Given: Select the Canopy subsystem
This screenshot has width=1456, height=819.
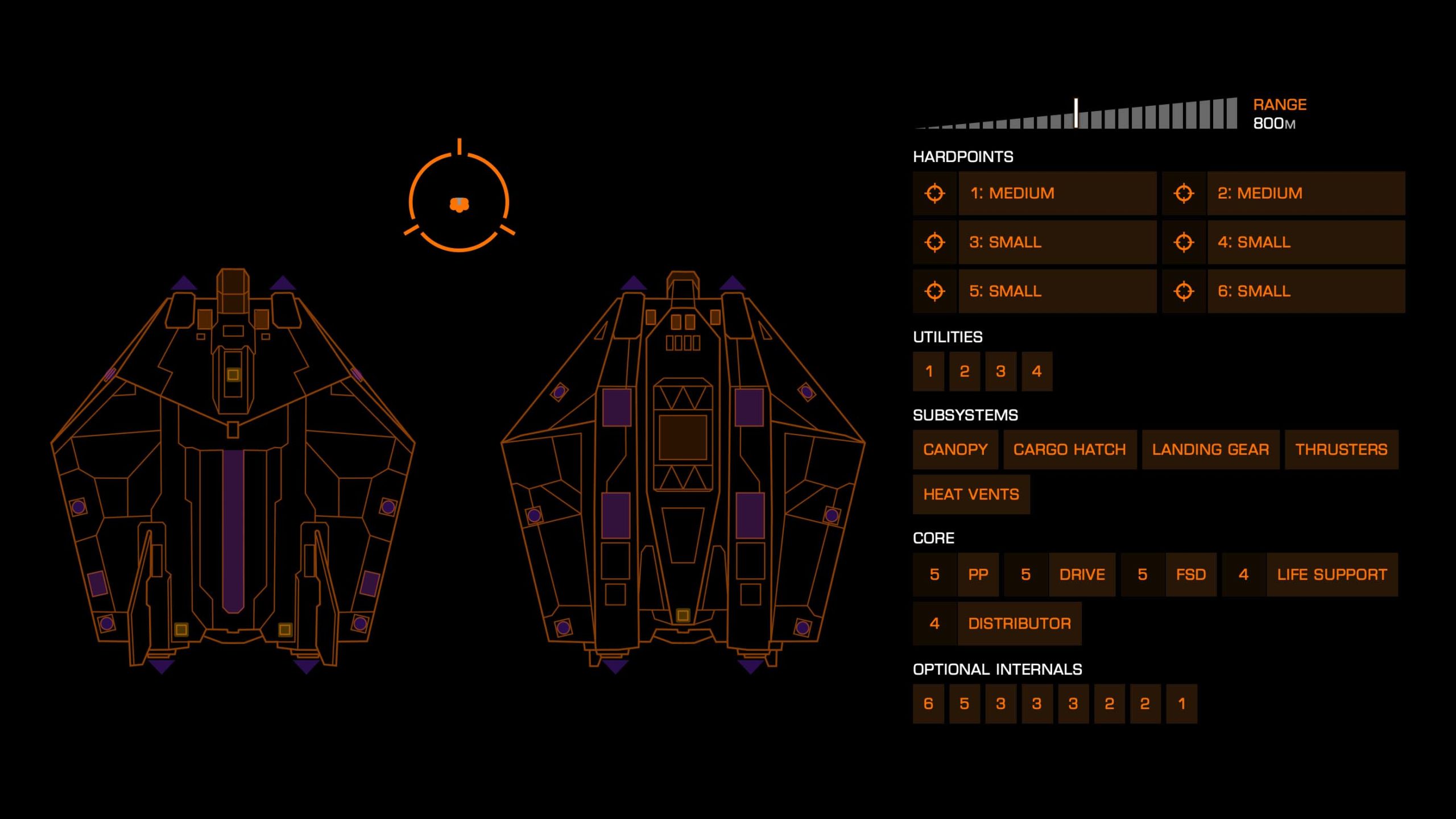Looking at the screenshot, I should 955,449.
